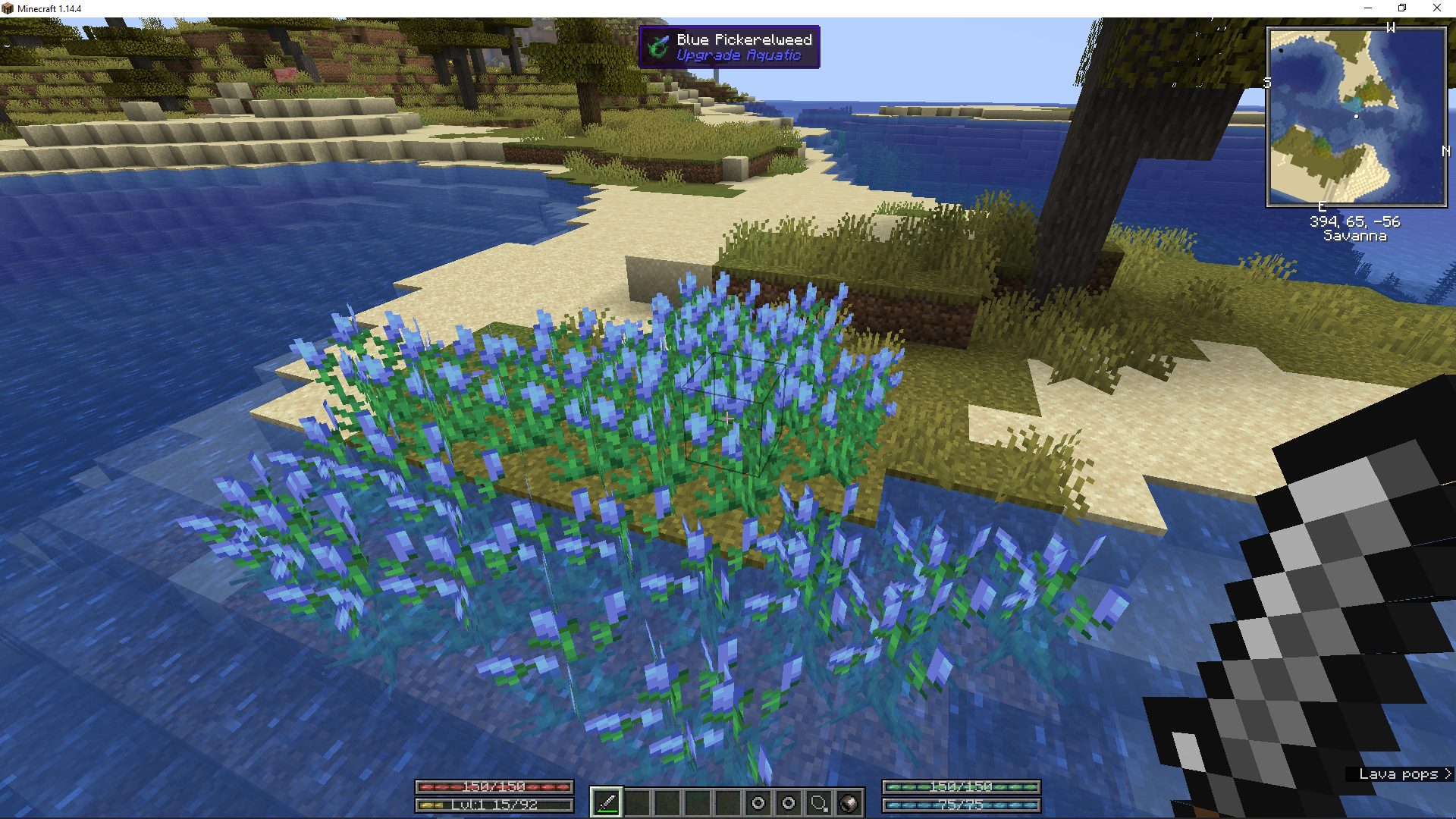Click the black waypoint dot on the minimap
1456x819 pixels.
pyautogui.click(x=1280, y=50)
